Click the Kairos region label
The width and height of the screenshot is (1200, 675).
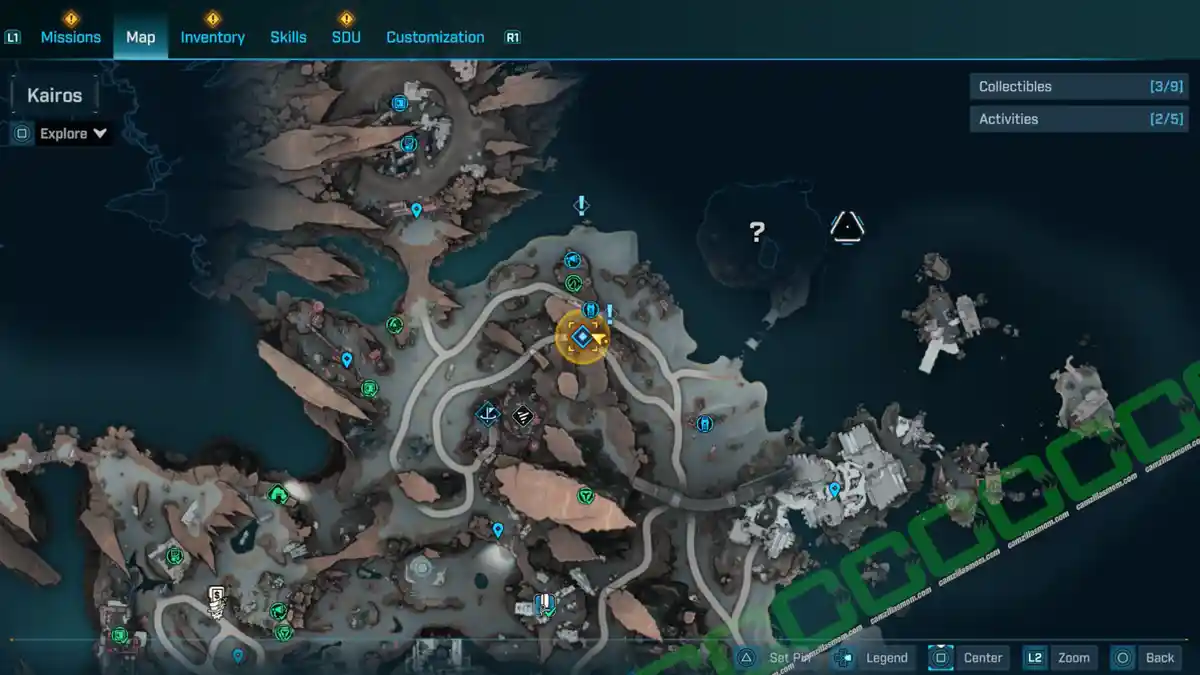pyautogui.click(x=55, y=97)
